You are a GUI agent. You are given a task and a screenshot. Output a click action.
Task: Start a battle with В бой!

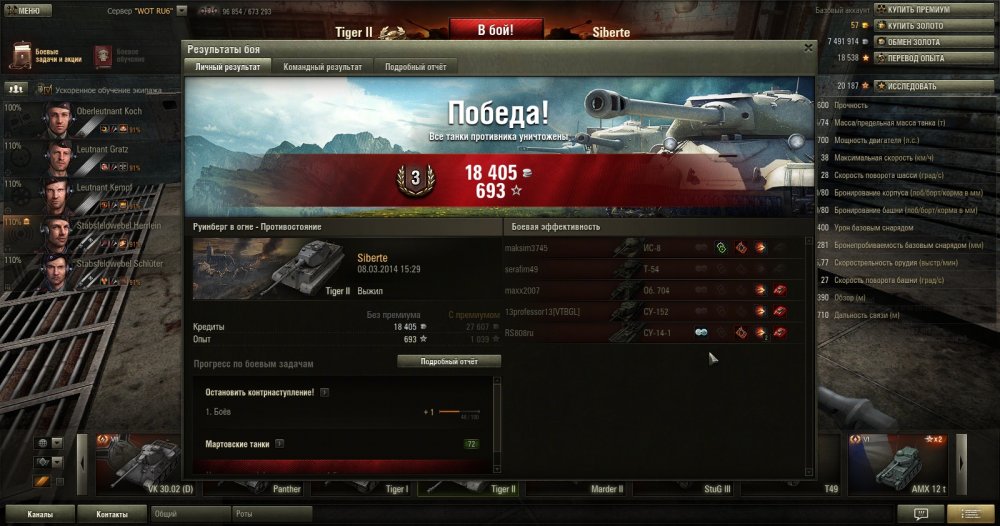pos(496,31)
